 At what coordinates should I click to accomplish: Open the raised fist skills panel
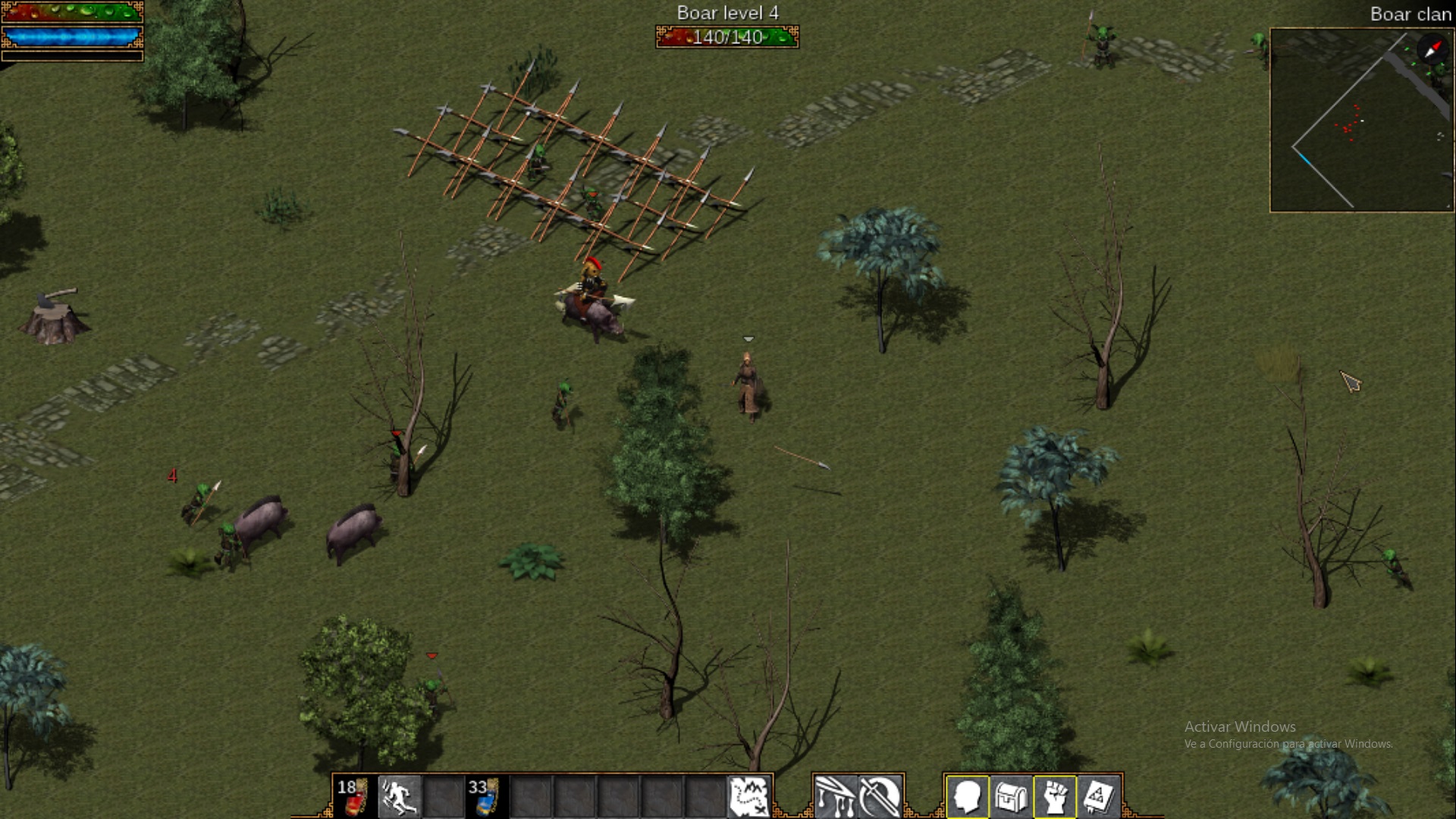(x=1055, y=797)
